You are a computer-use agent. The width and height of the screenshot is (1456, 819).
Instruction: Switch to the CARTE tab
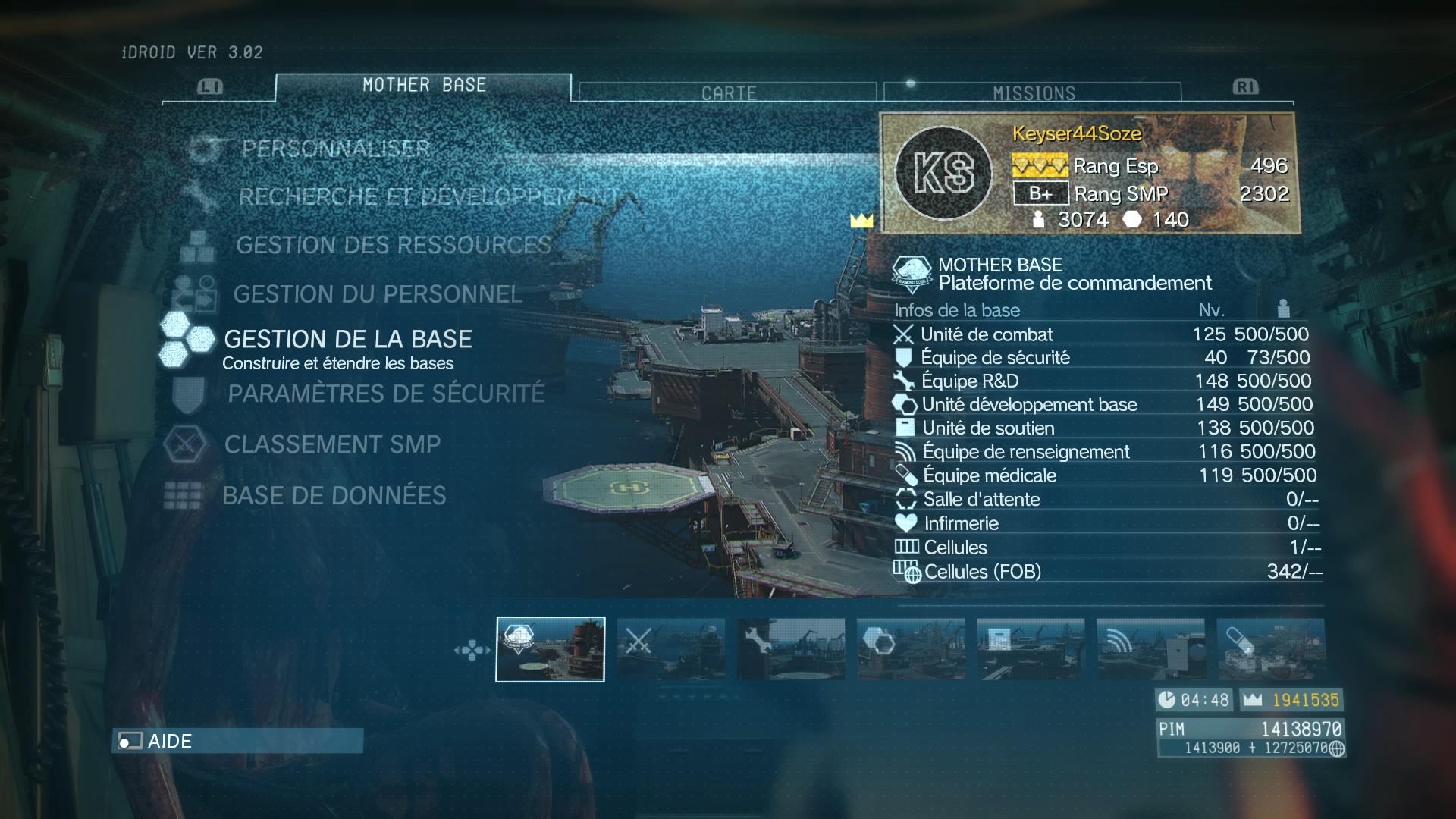[728, 93]
